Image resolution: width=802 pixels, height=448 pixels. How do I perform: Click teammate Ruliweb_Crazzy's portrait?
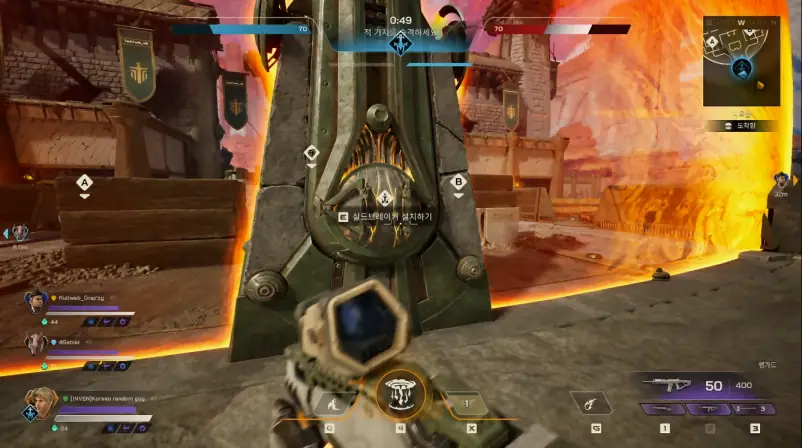pos(36,301)
